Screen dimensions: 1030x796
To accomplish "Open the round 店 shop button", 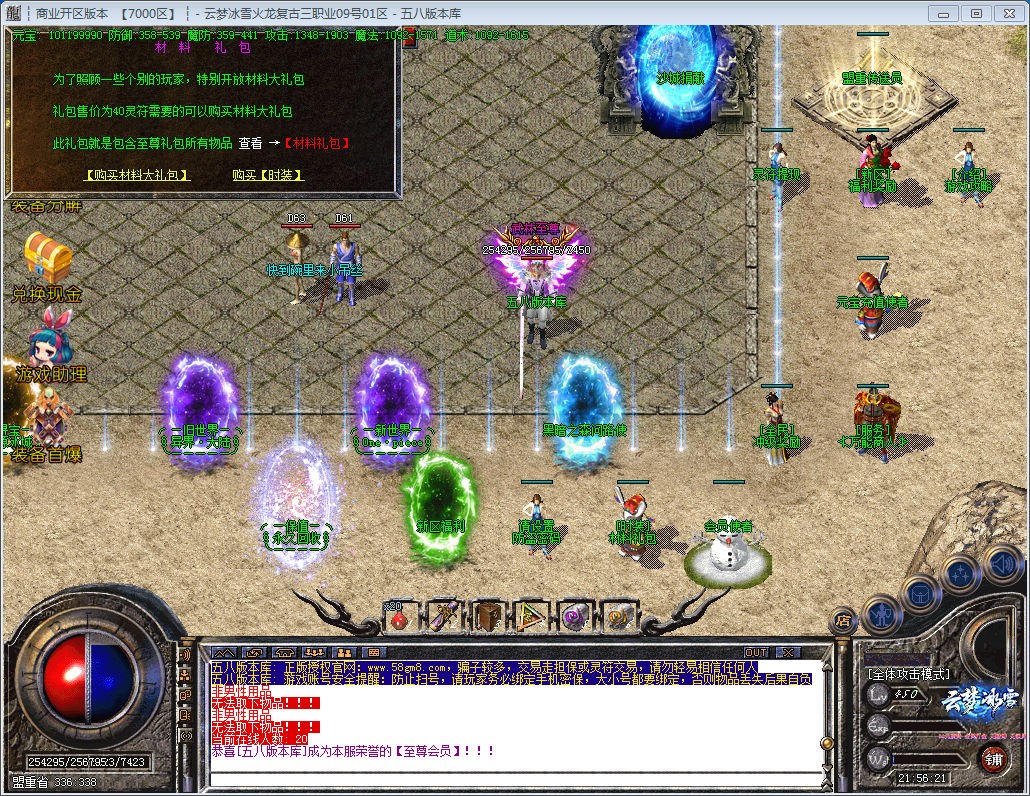I will (844, 621).
